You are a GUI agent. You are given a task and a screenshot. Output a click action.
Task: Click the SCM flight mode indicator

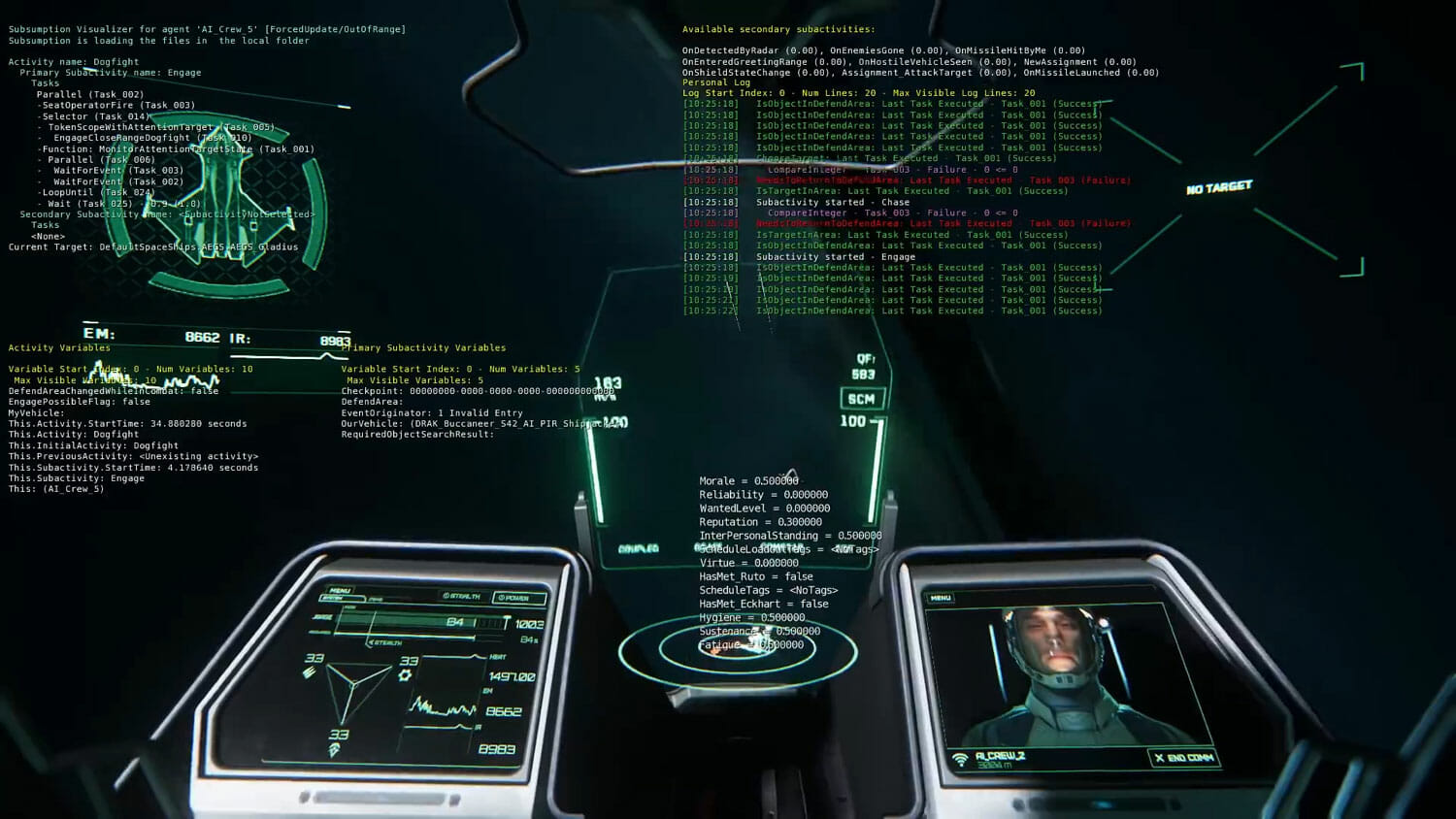pos(862,398)
